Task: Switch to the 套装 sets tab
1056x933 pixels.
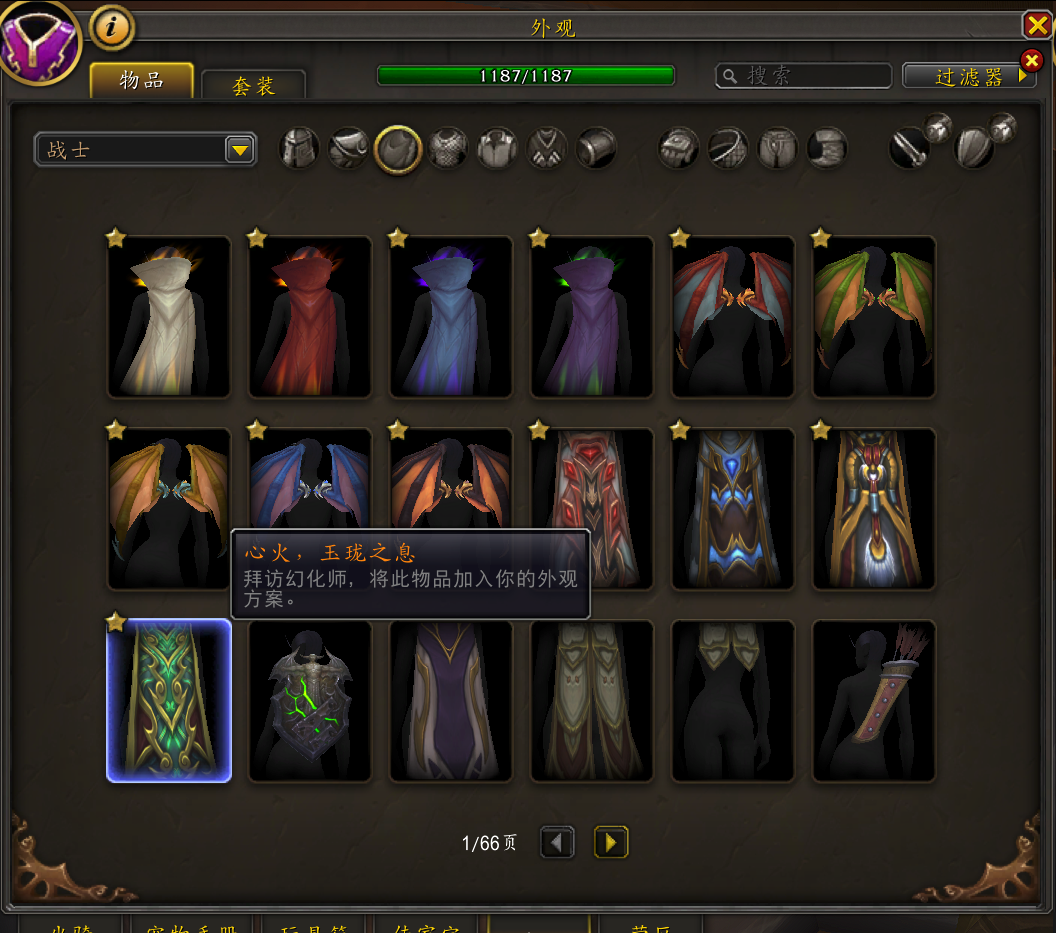Action: coord(253,86)
